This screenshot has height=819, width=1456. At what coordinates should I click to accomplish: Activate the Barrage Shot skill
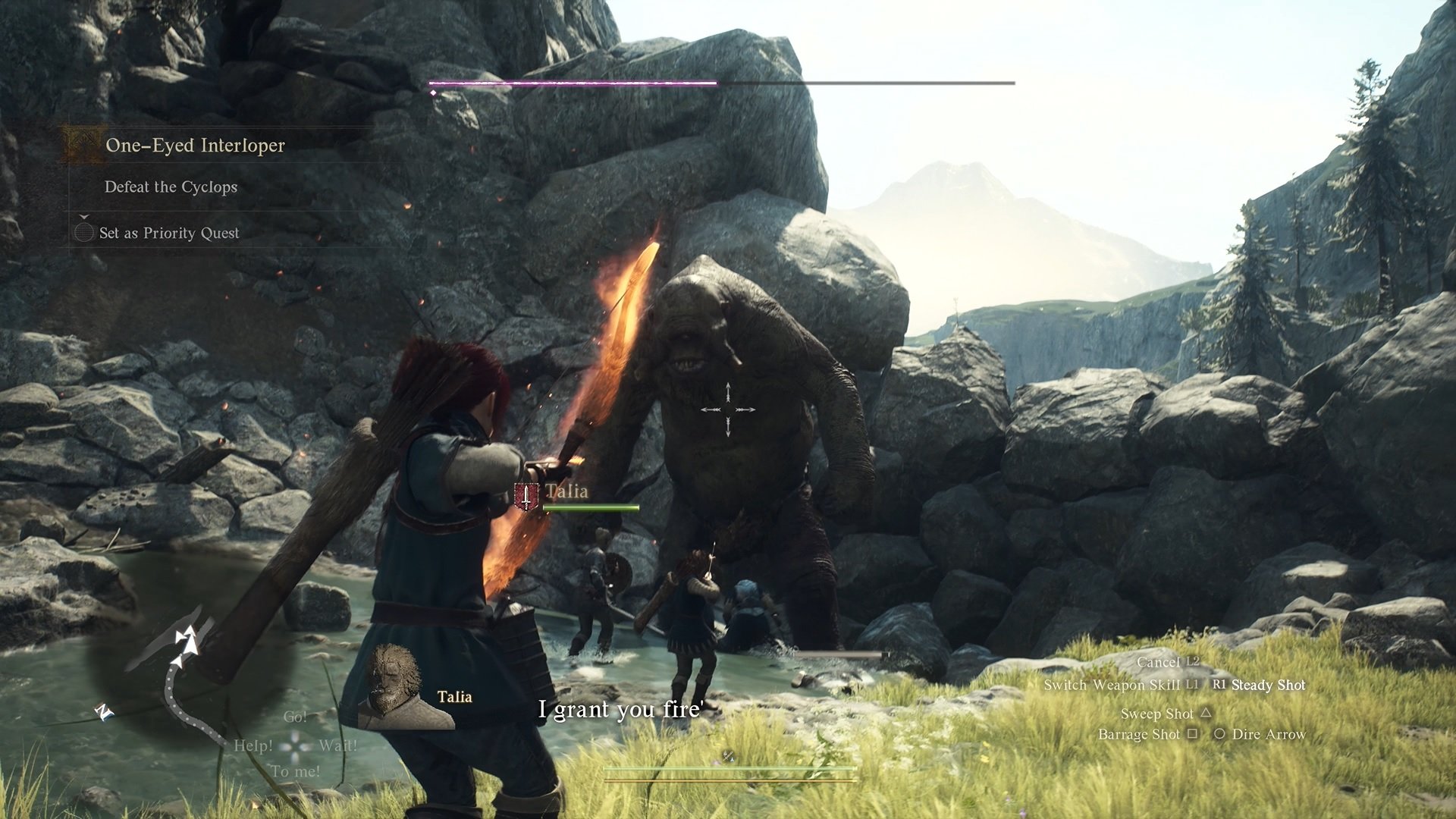click(1139, 735)
